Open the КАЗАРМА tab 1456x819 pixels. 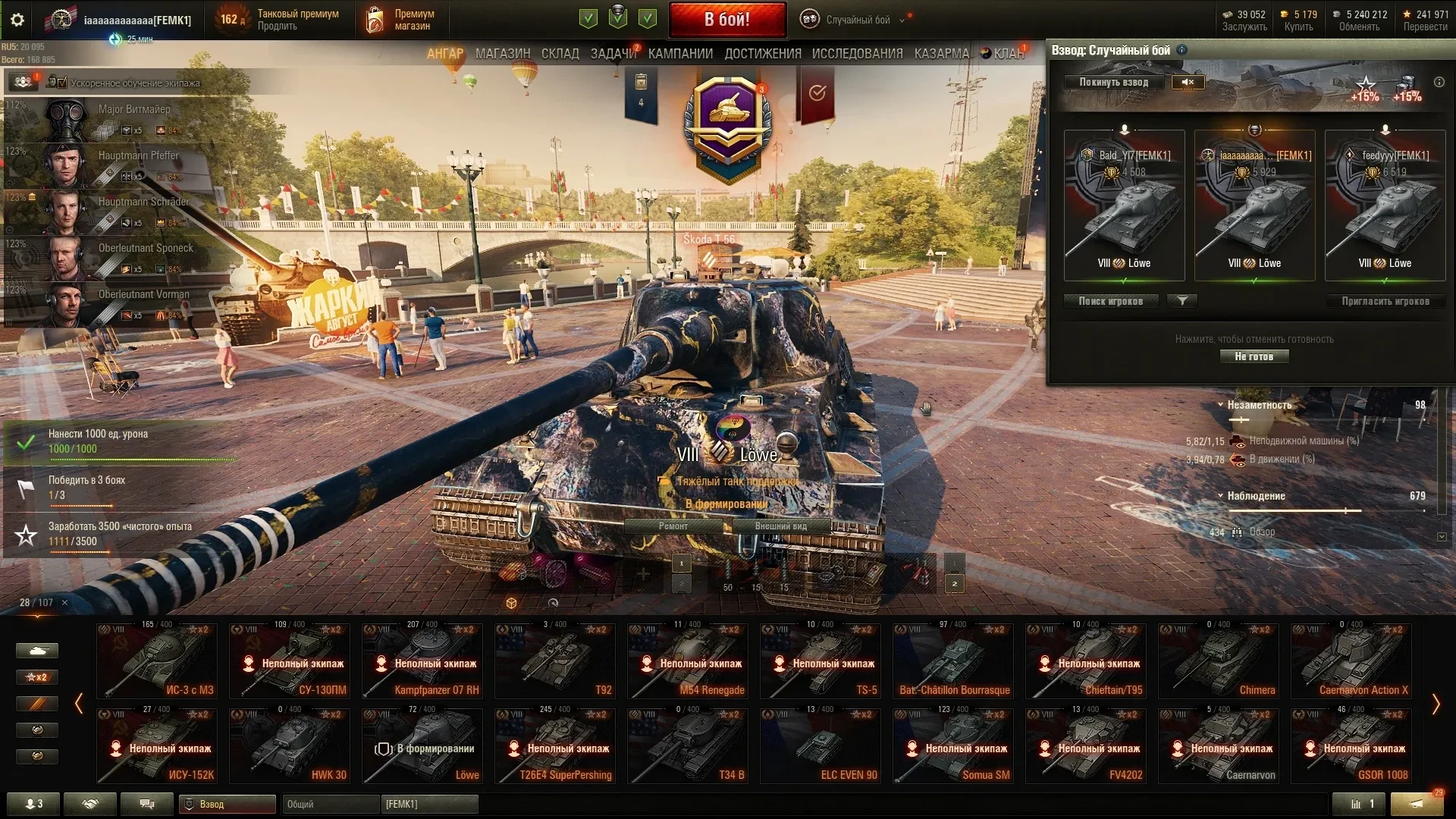coord(941,54)
